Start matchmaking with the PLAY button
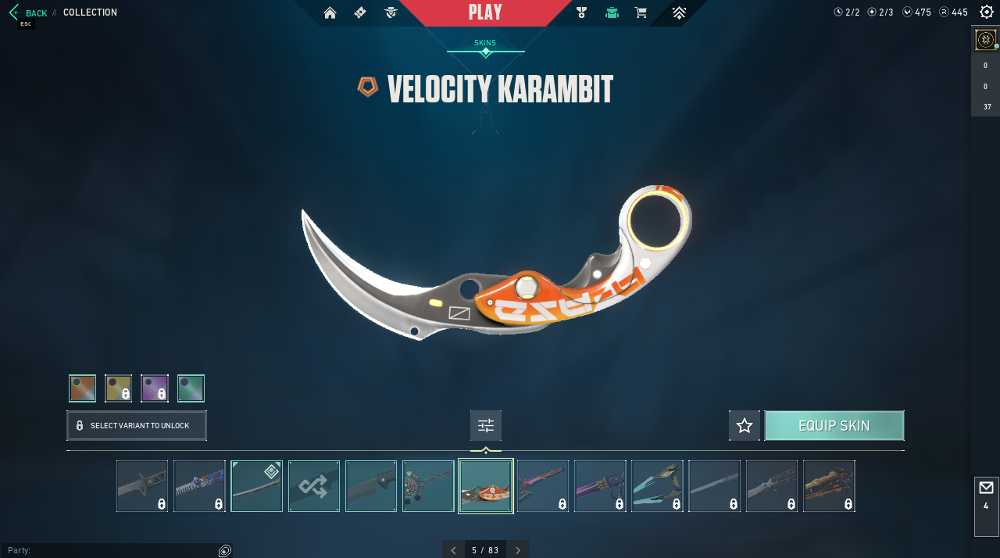The height and width of the screenshot is (558, 1000). (x=485, y=13)
